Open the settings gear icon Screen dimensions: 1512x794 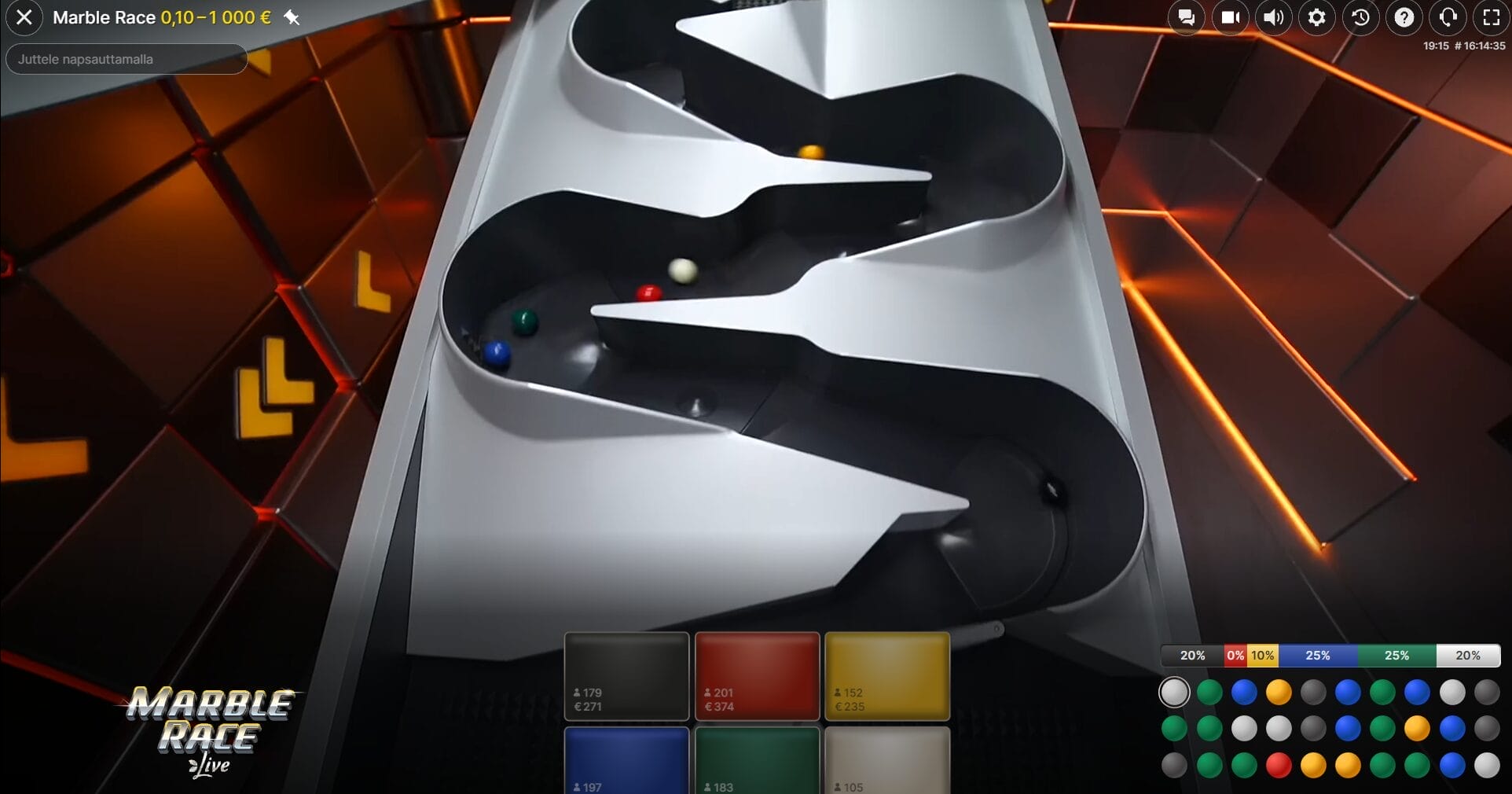[x=1317, y=17]
